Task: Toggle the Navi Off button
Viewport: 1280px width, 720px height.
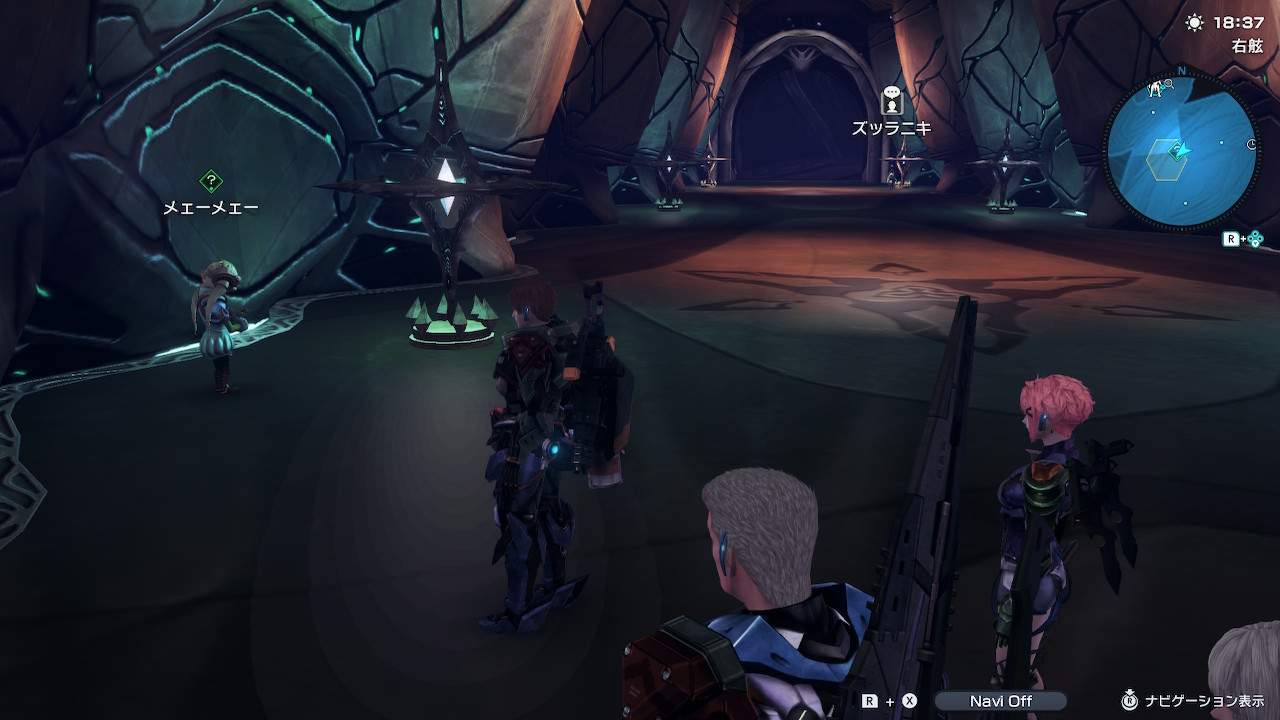Action: click(x=1000, y=701)
